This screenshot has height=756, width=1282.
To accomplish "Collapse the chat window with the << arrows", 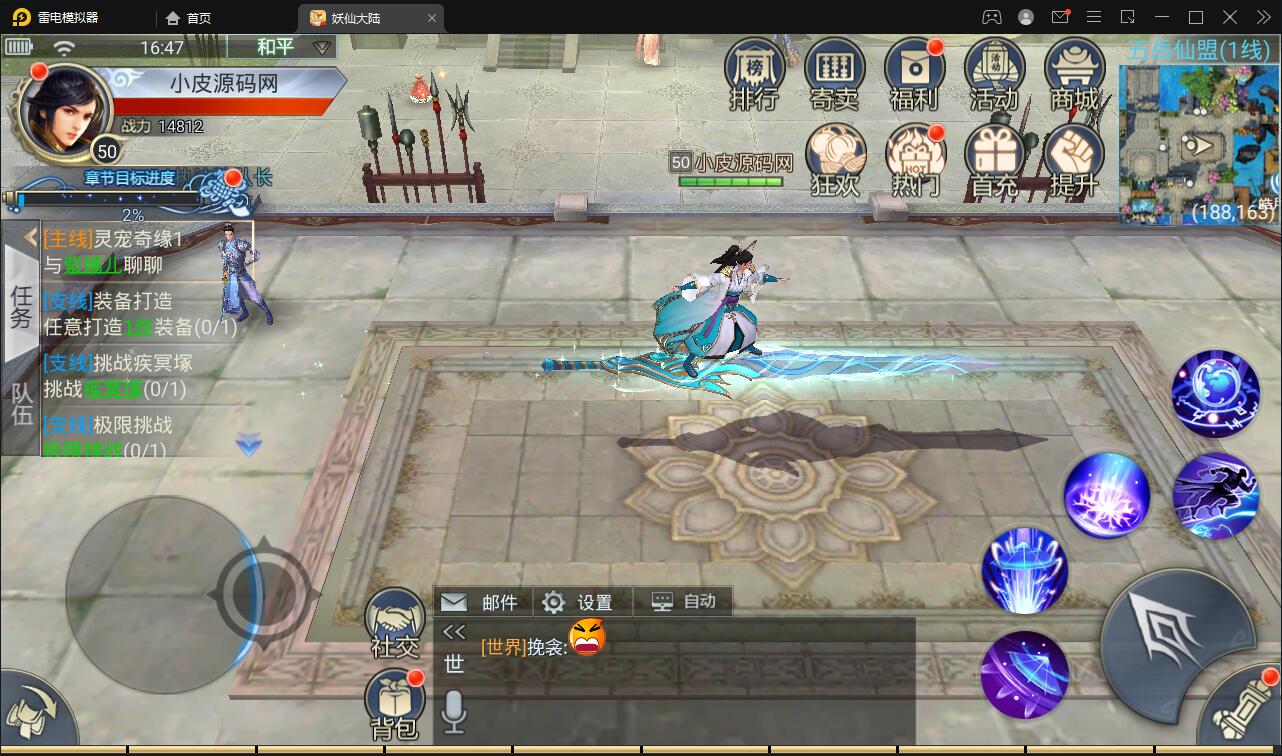I will click(x=454, y=631).
